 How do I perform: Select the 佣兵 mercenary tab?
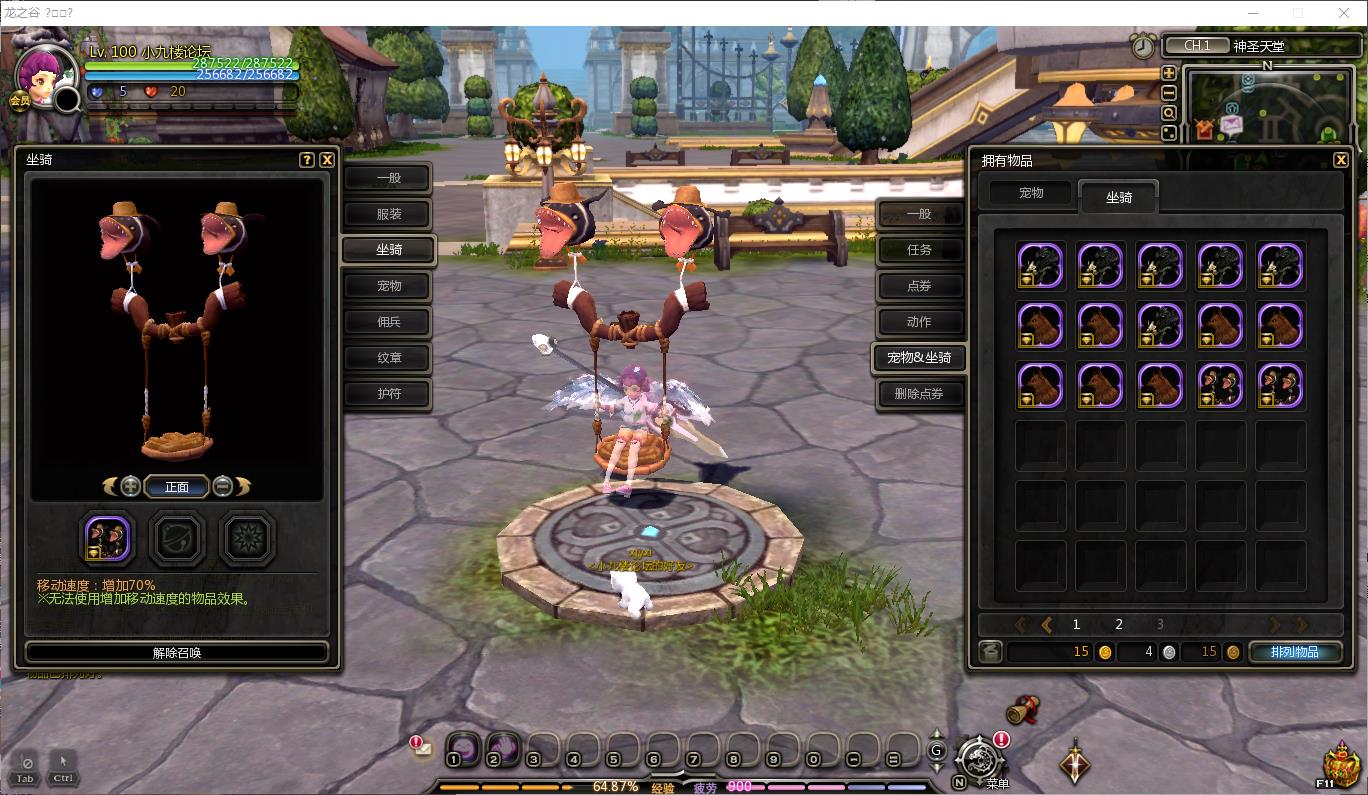tap(389, 322)
